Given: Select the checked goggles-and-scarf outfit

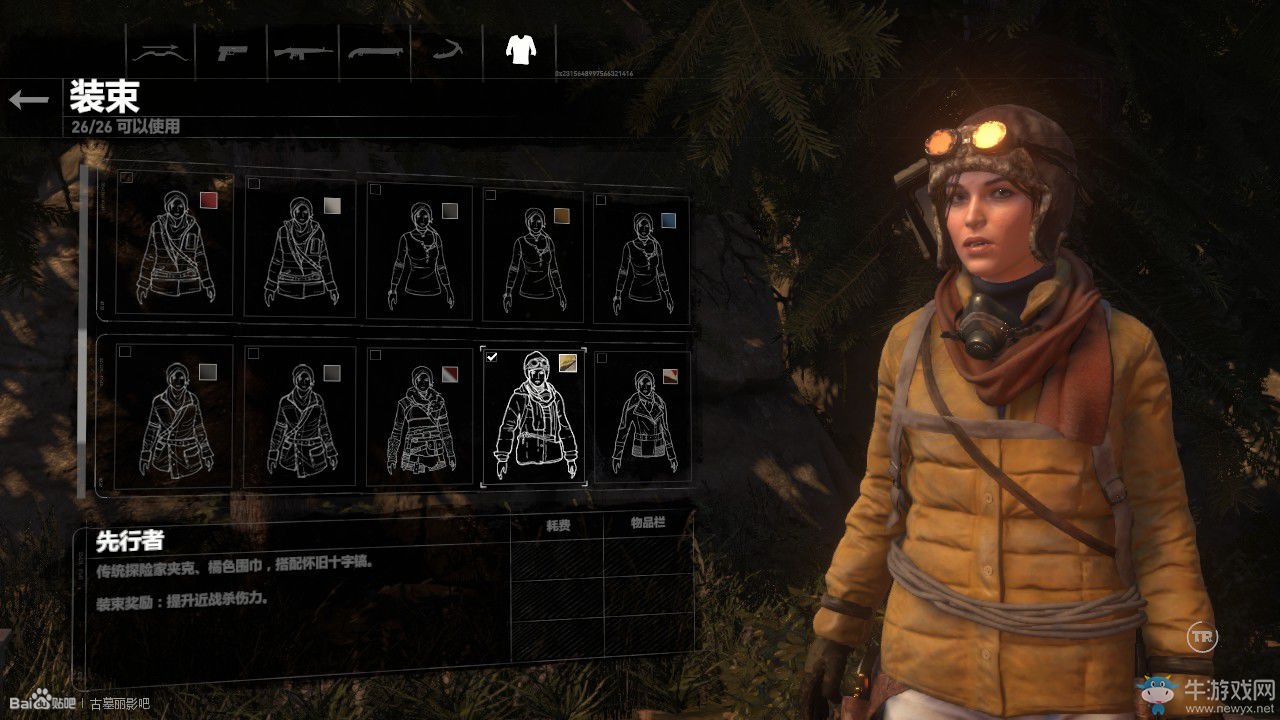Looking at the screenshot, I should click(x=531, y=417).
